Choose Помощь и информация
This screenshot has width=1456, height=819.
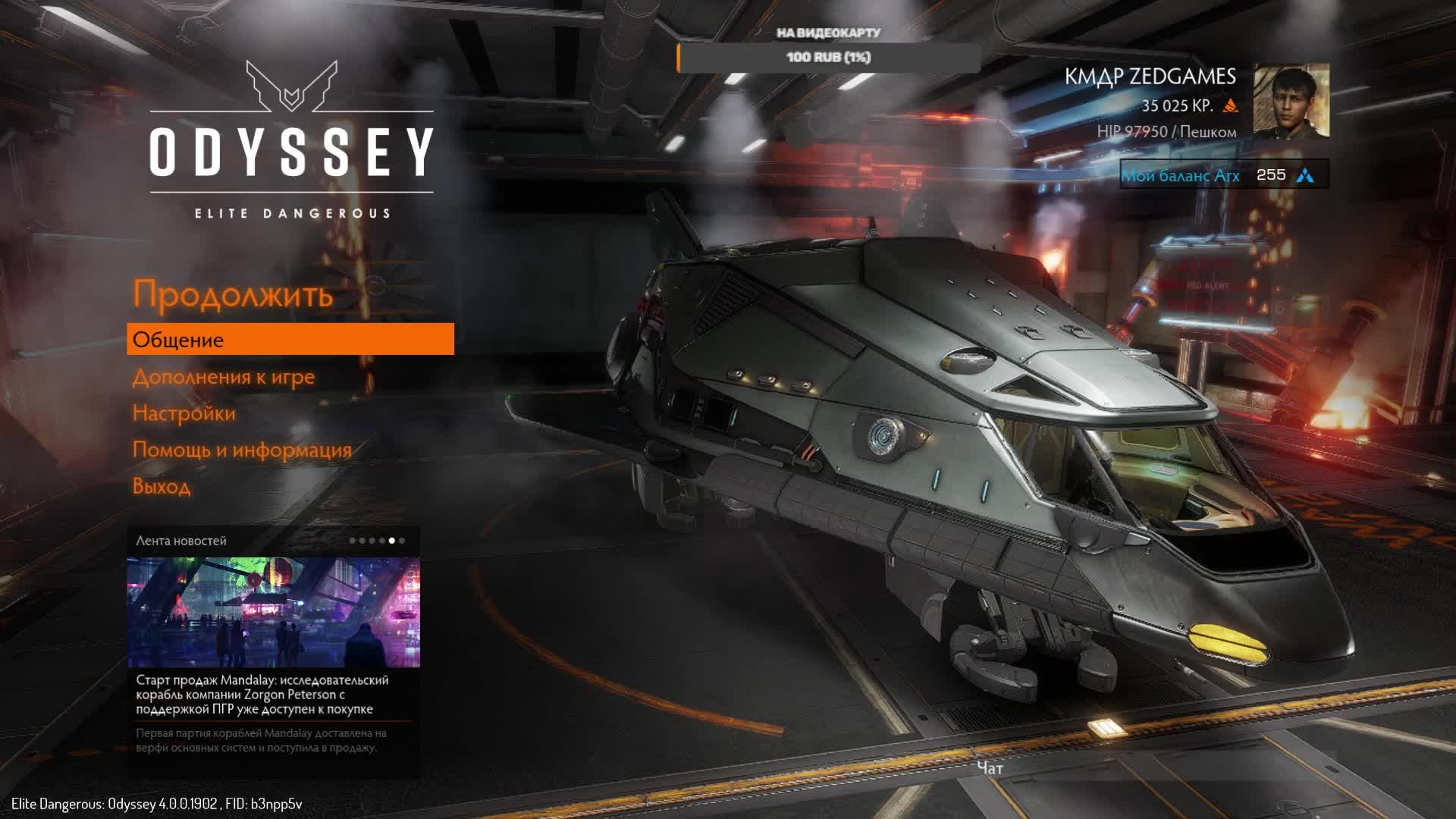click(x=242, y=450)
